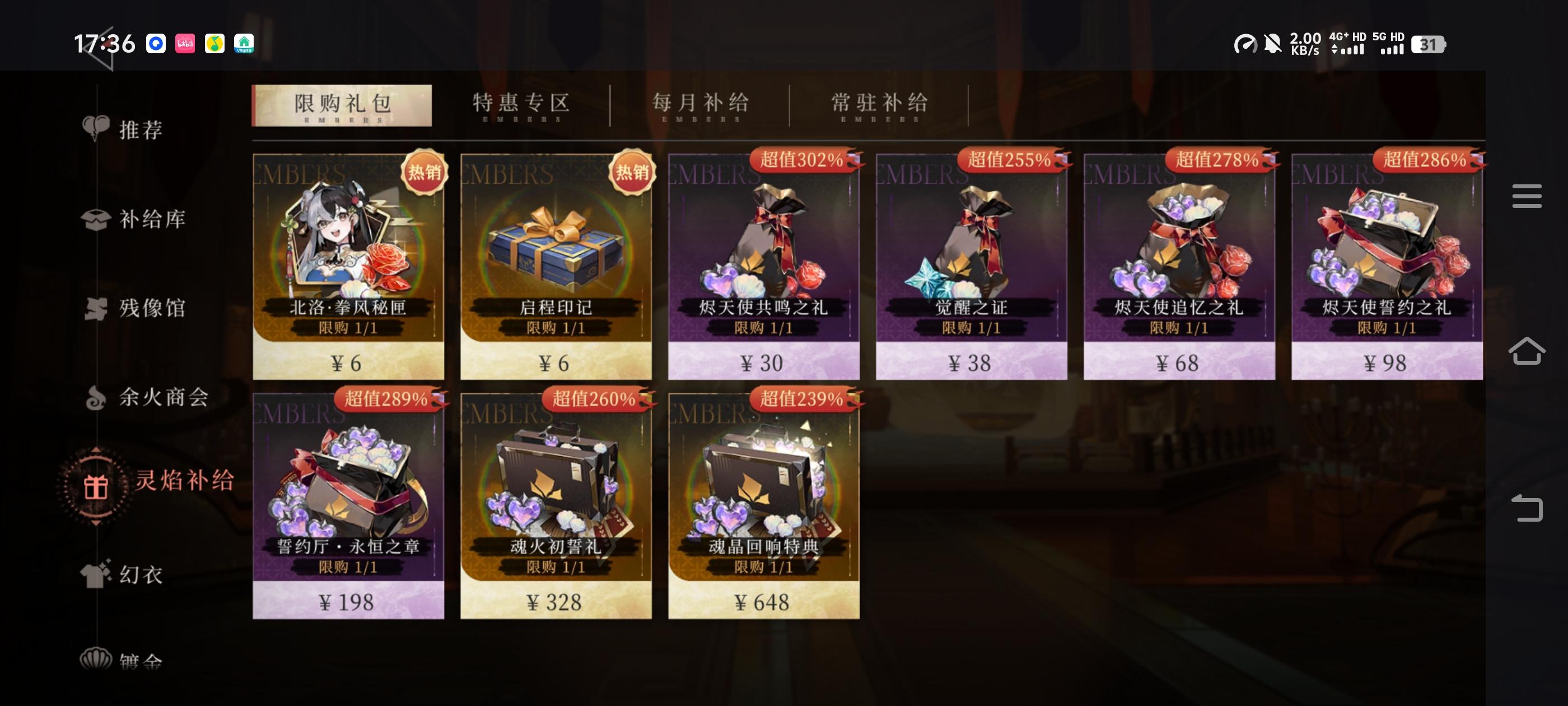Open the 每月补给 monthly supply tab
1568x706 pixels.
(700, 104)
